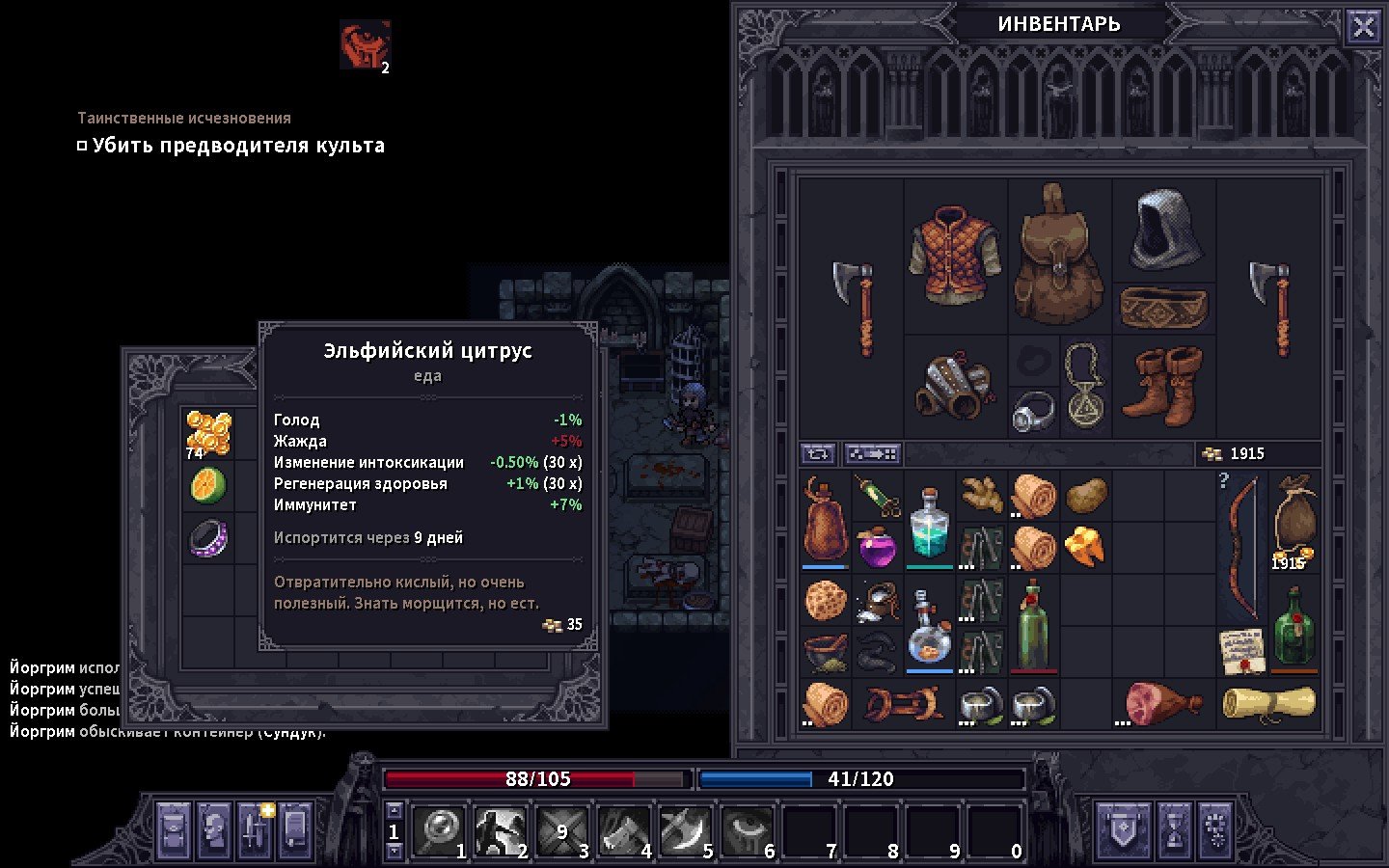Choose the equipped leather boots
The width and height of the screenshot is (1389, 868).
pyautogui.click(x=1163, y=386)
